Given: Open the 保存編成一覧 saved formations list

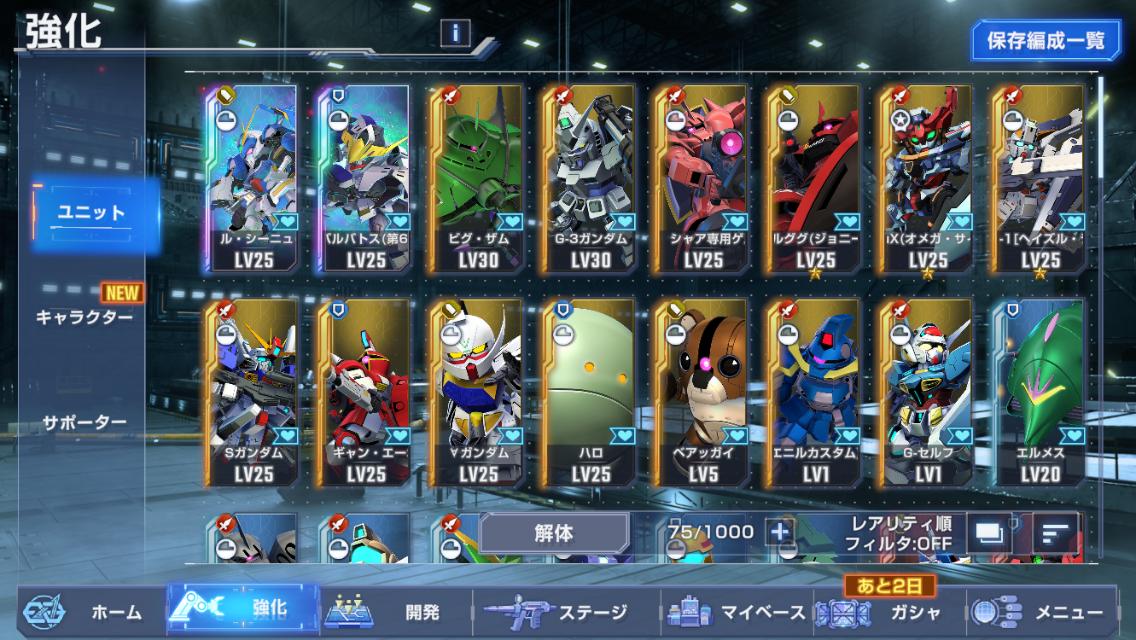Looking at the screenshot, I should coord(1045,41).
